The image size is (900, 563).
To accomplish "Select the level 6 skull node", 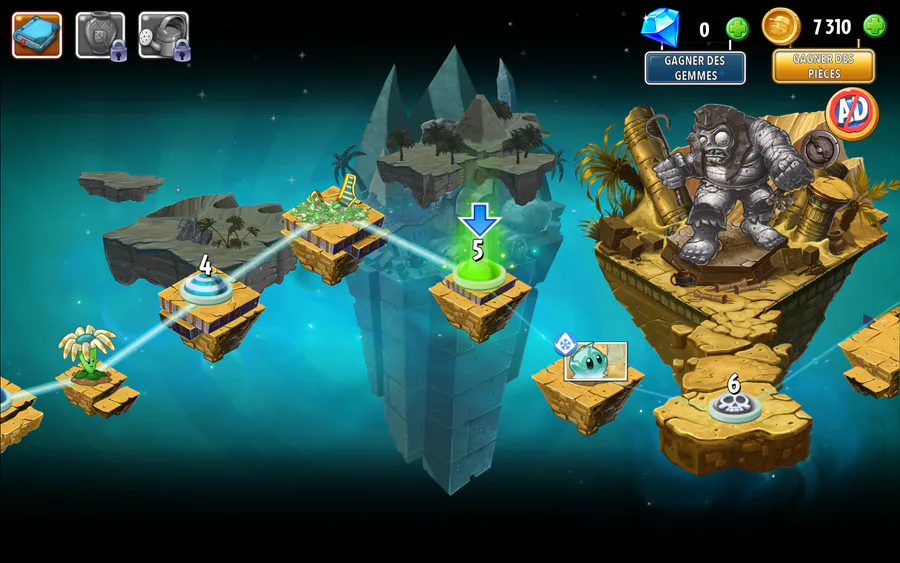I will [x=735, y=405].
